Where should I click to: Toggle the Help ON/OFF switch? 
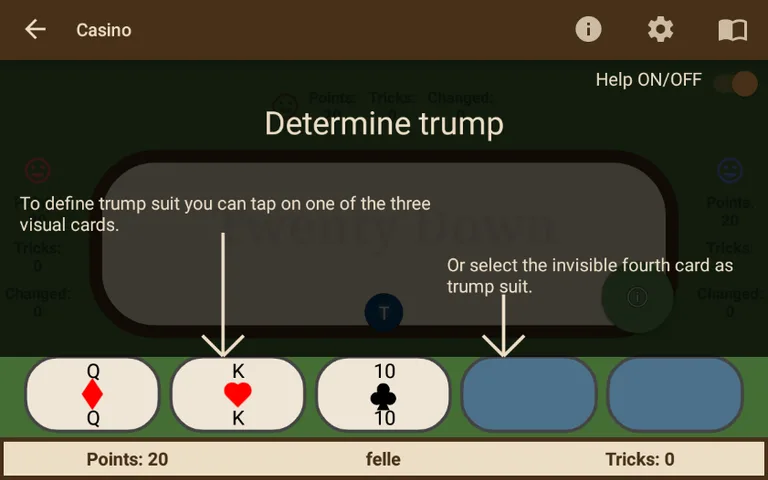[x=736, y=82]
